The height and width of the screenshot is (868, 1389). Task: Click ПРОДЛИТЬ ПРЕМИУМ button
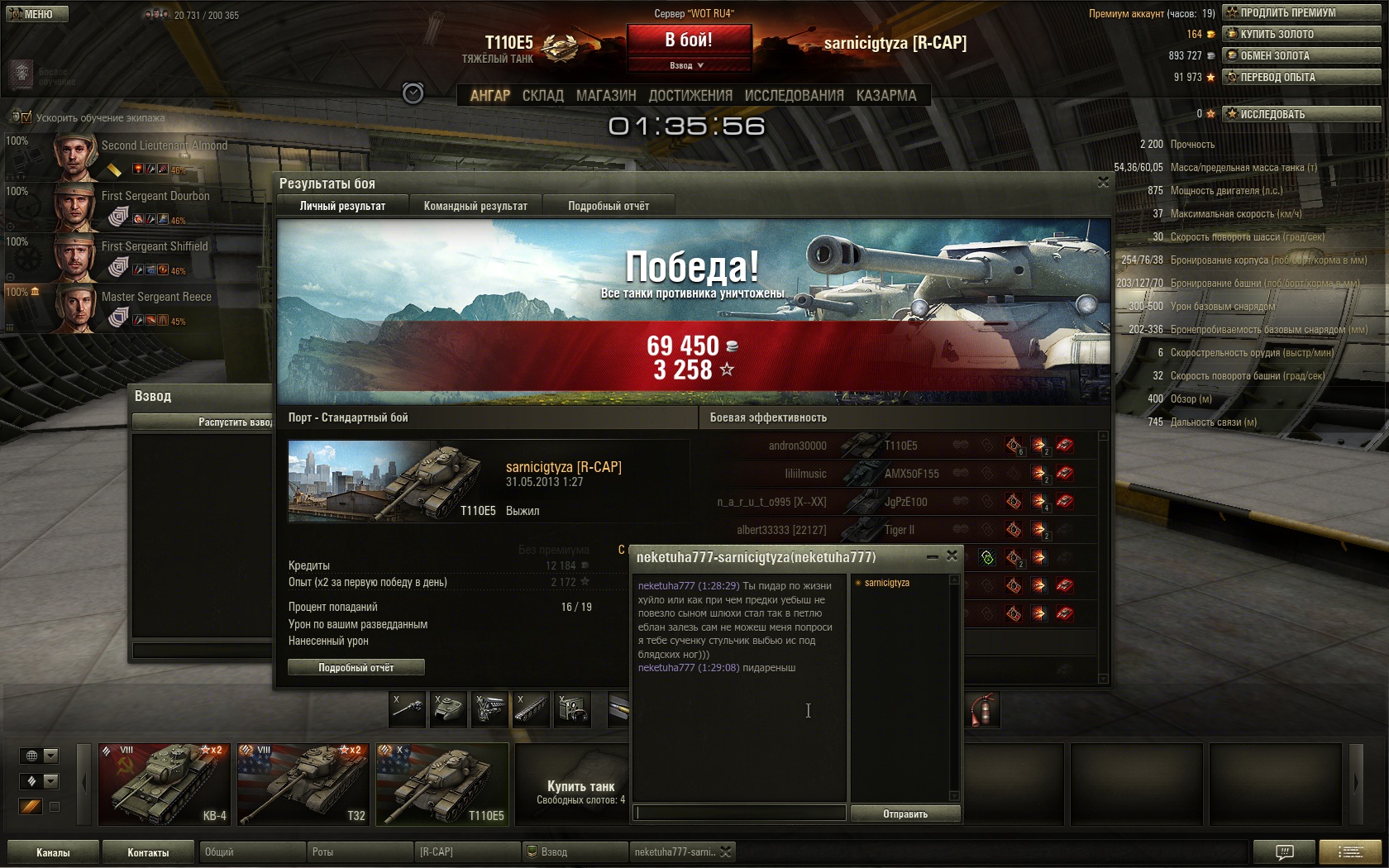1302,12
